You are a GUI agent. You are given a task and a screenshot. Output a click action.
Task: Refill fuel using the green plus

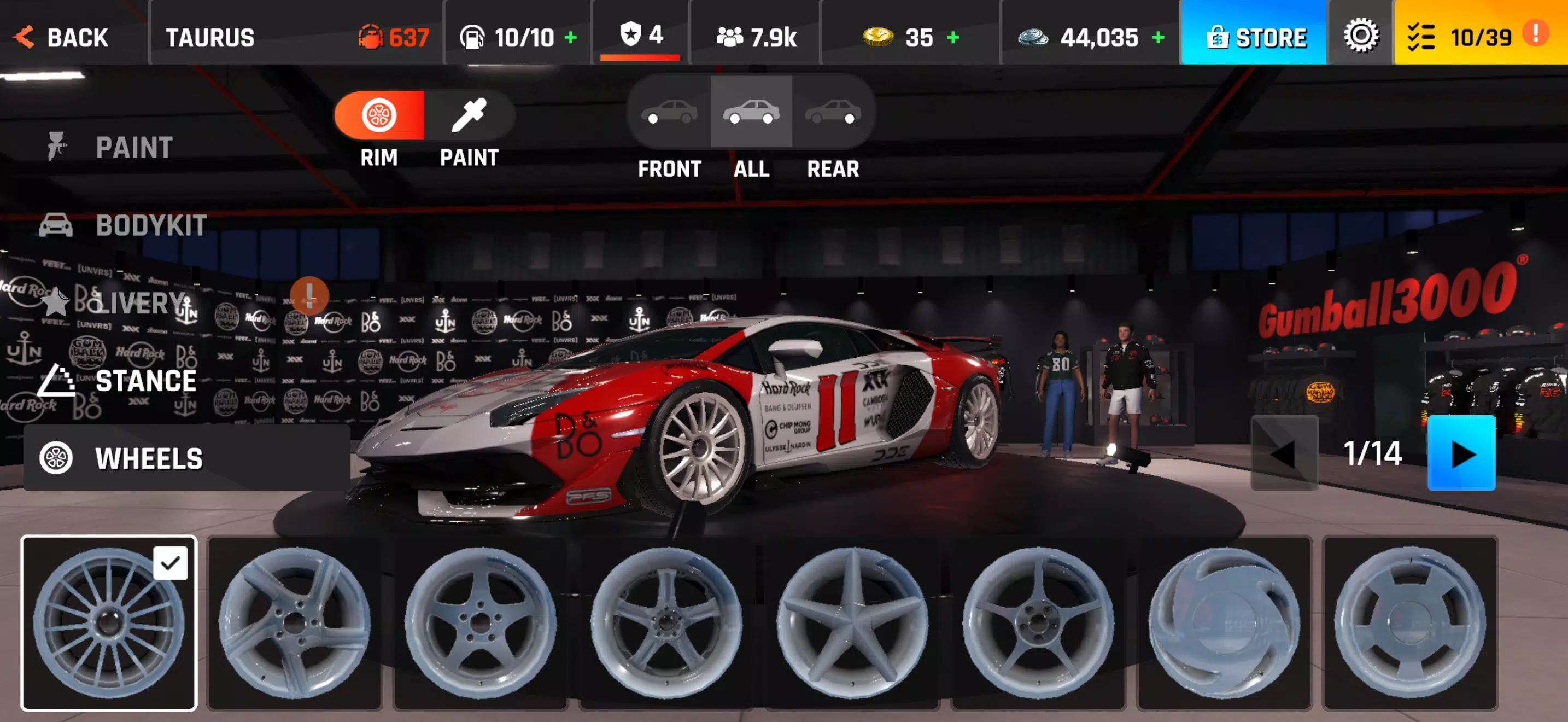(570, 38)
